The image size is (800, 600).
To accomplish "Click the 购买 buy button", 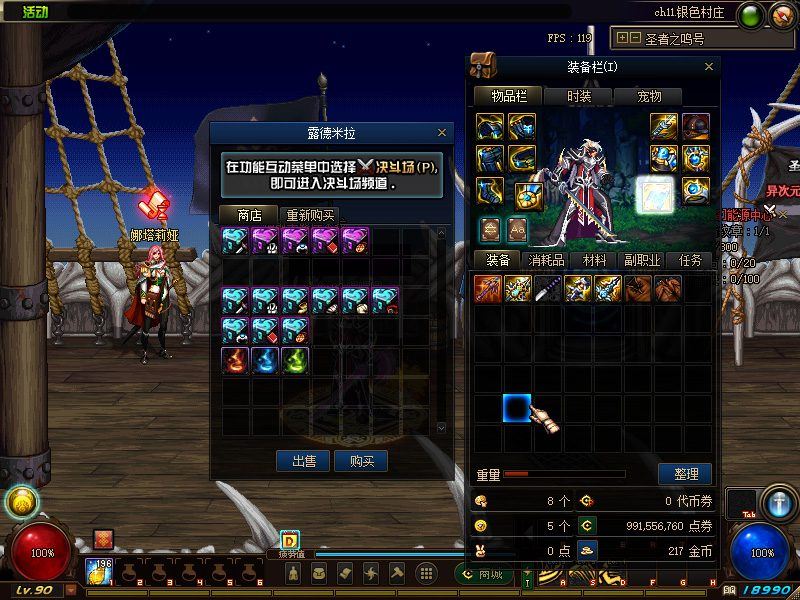I will tap(361, 461).
